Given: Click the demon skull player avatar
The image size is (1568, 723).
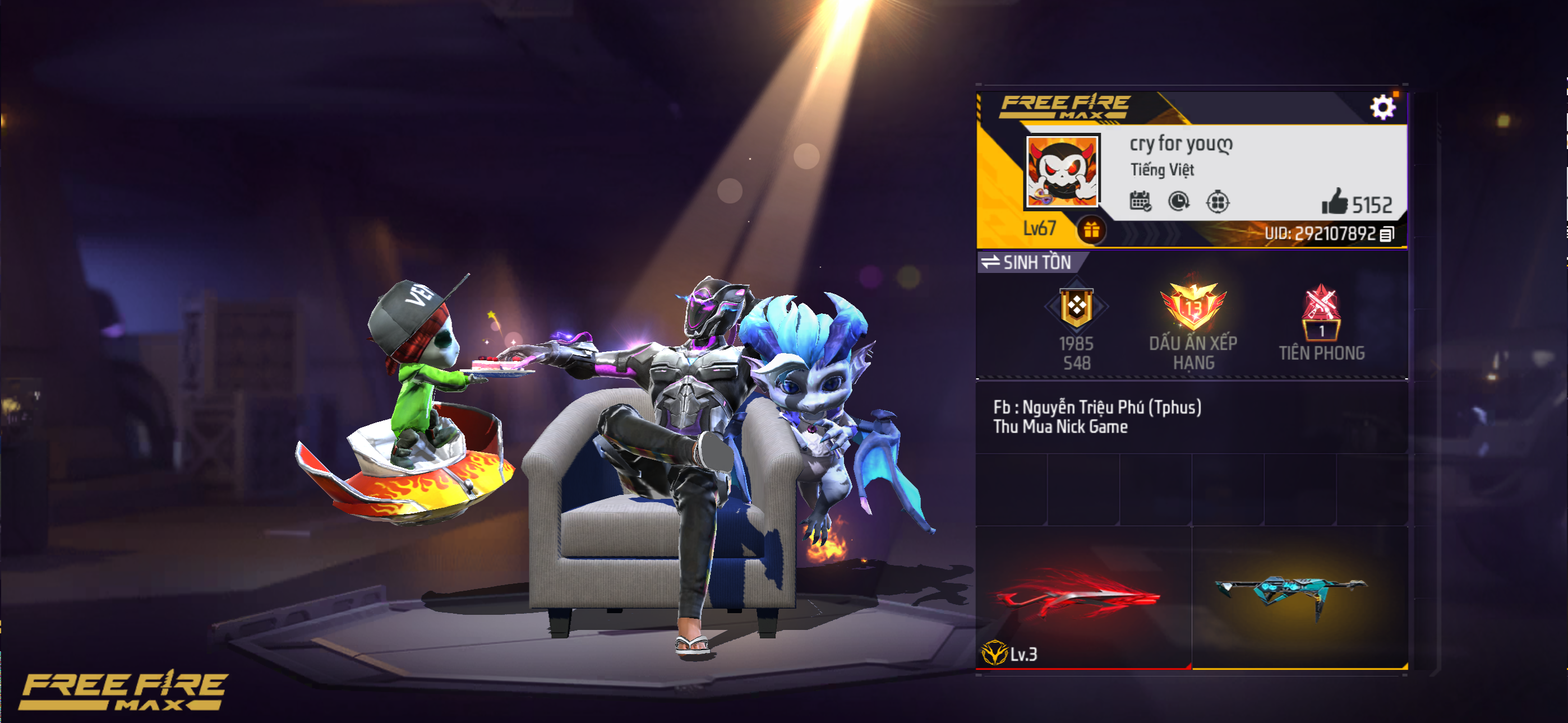Looking at the screenshot, I should (x=1062, y=171).
